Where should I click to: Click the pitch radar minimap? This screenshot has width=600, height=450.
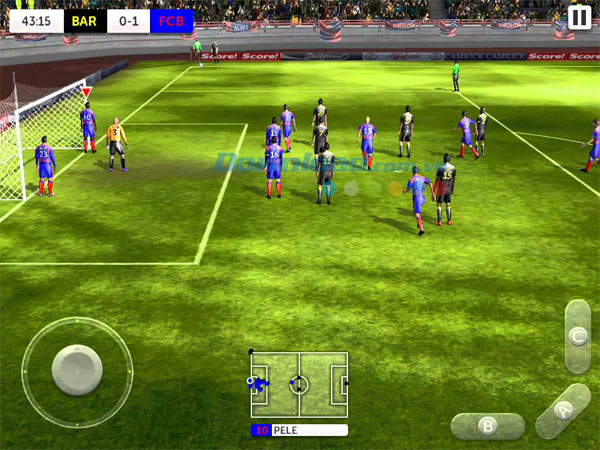click(299, 385)
